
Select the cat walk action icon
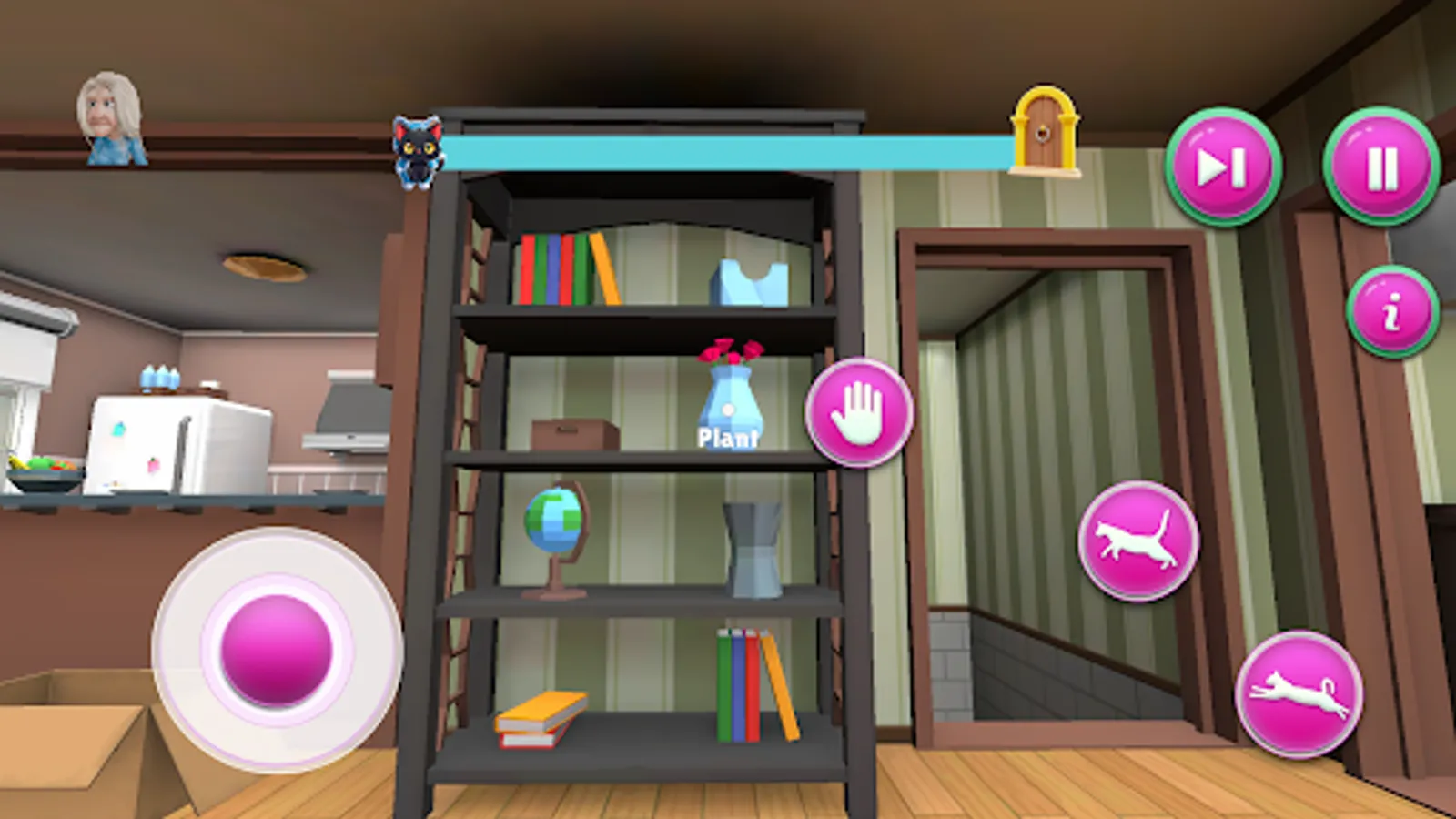pyautogui.click(x=1137, y=539)
